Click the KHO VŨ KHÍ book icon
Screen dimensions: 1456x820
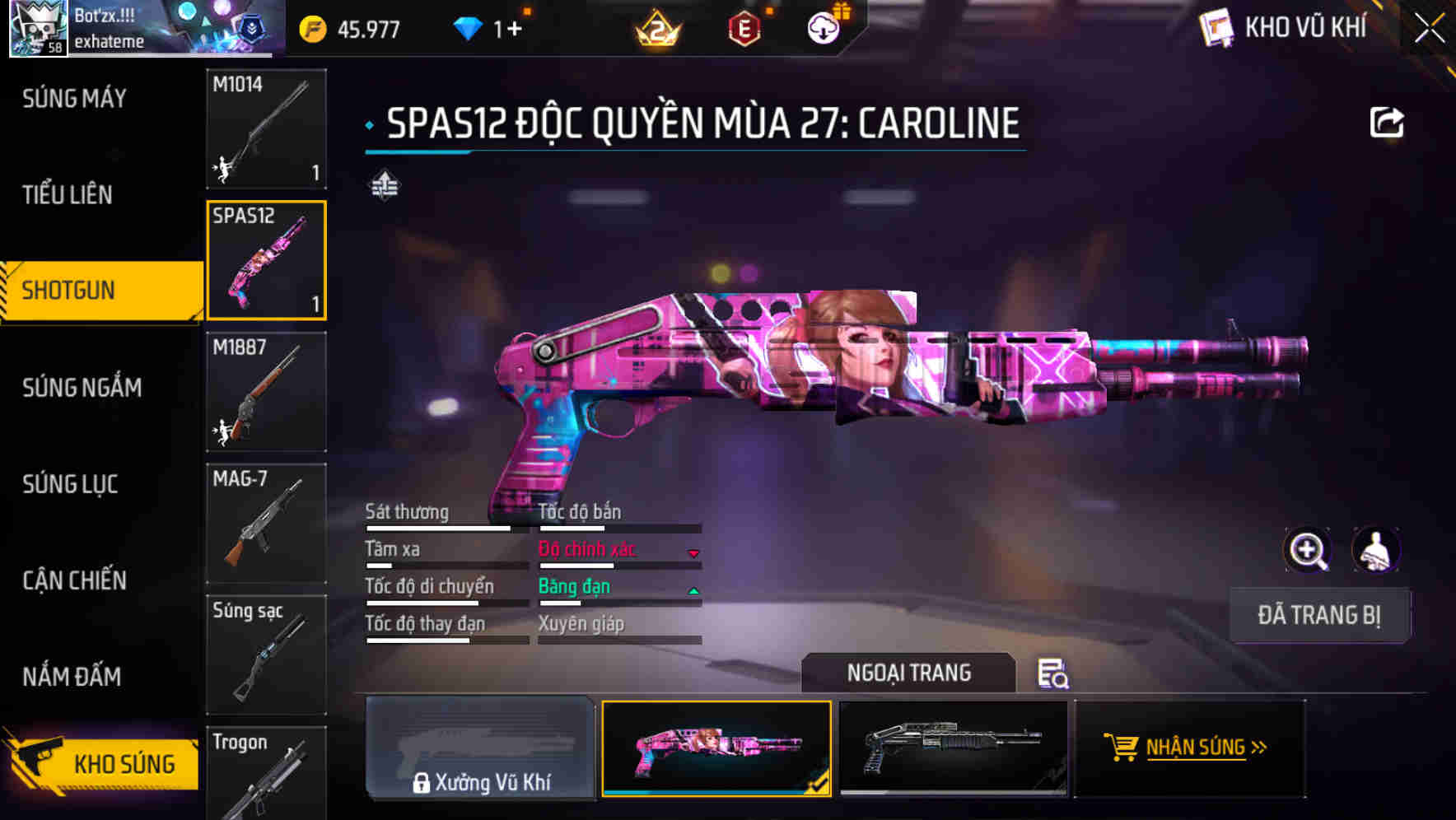1215,27
